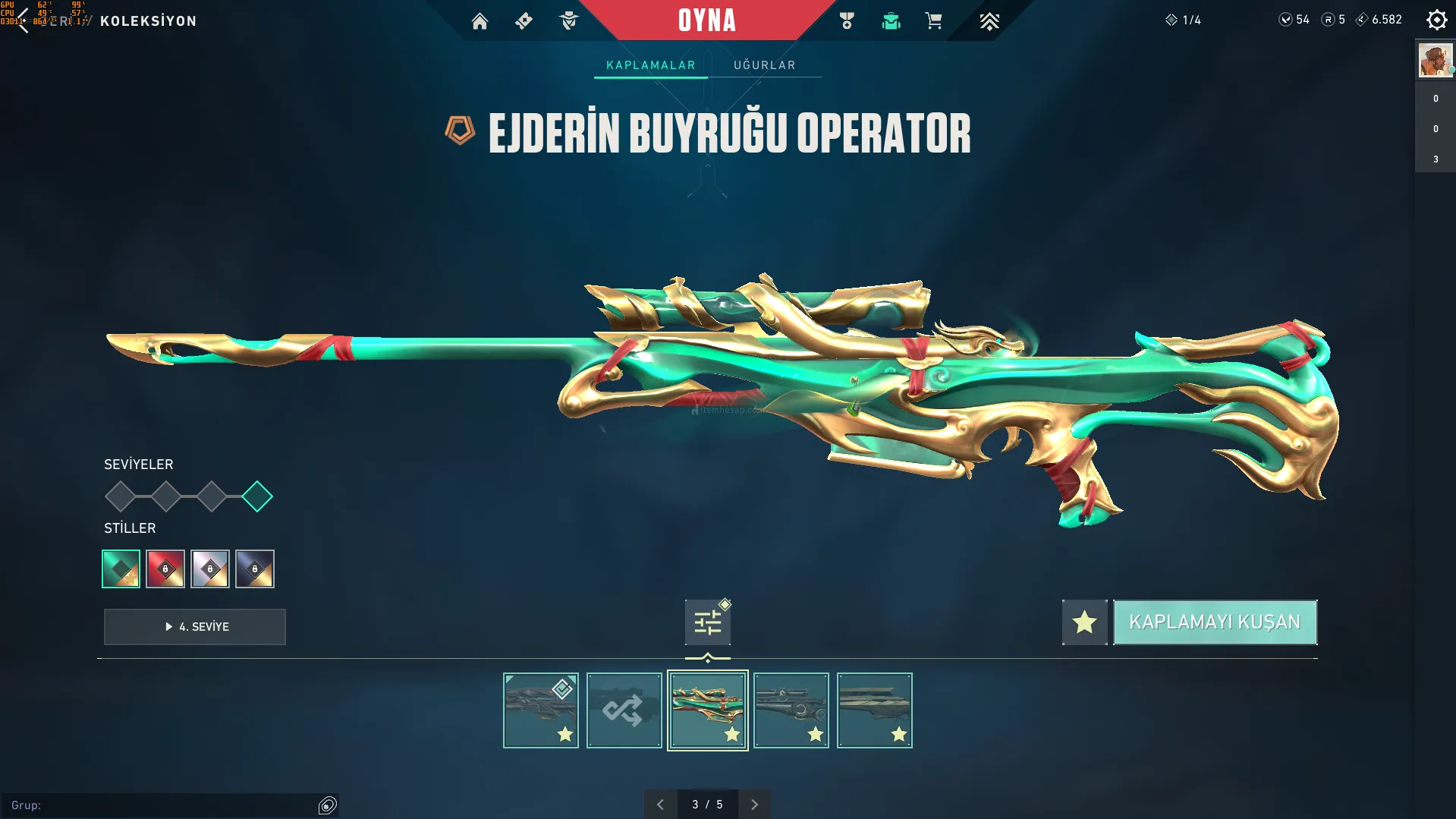
Task: Go to the previous skin page
Action: point(660,805)
